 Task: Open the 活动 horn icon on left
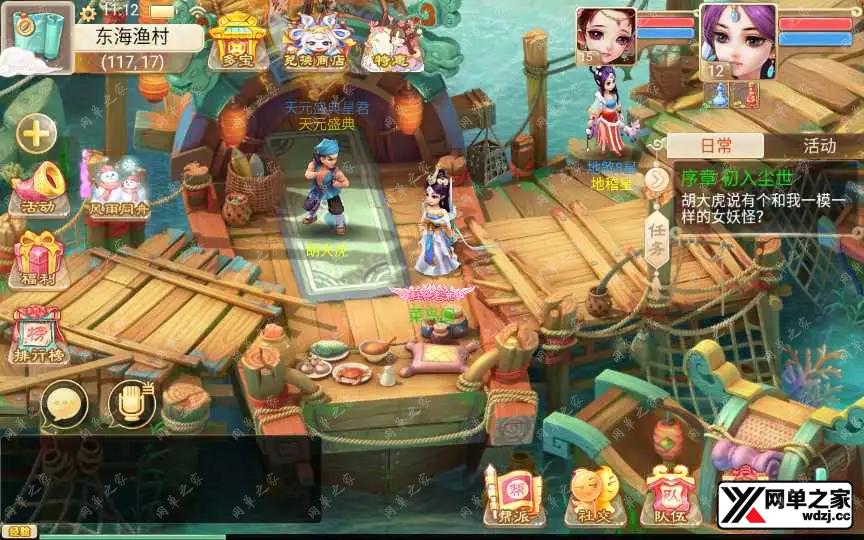tap(38, 187)
